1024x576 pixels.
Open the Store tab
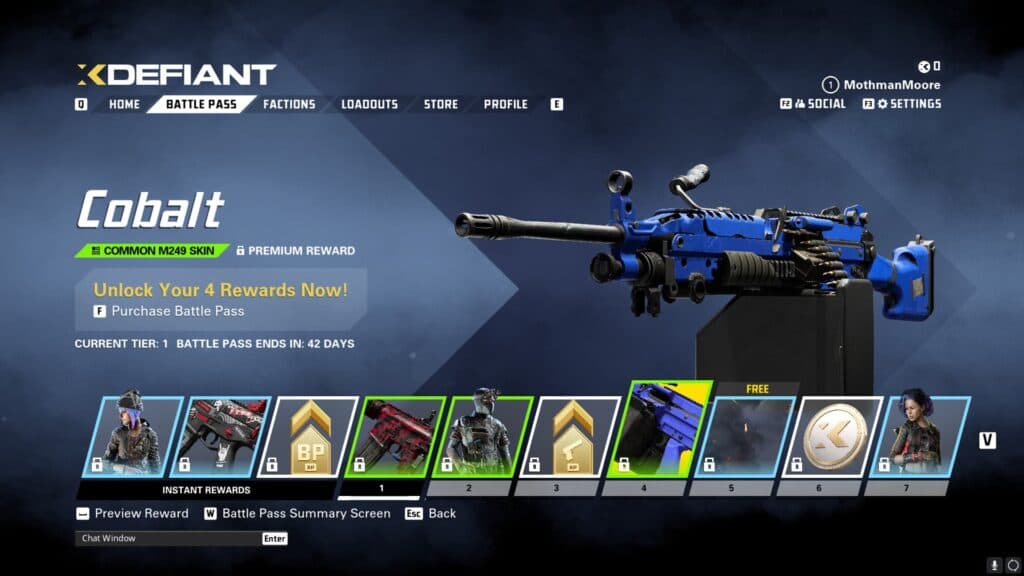[x=441, y=104]
